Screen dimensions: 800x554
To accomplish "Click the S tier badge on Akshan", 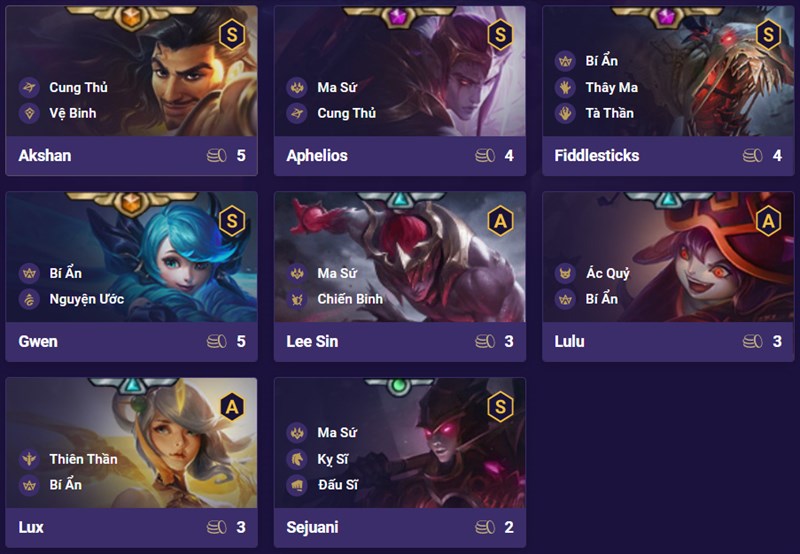I will 231,35.
